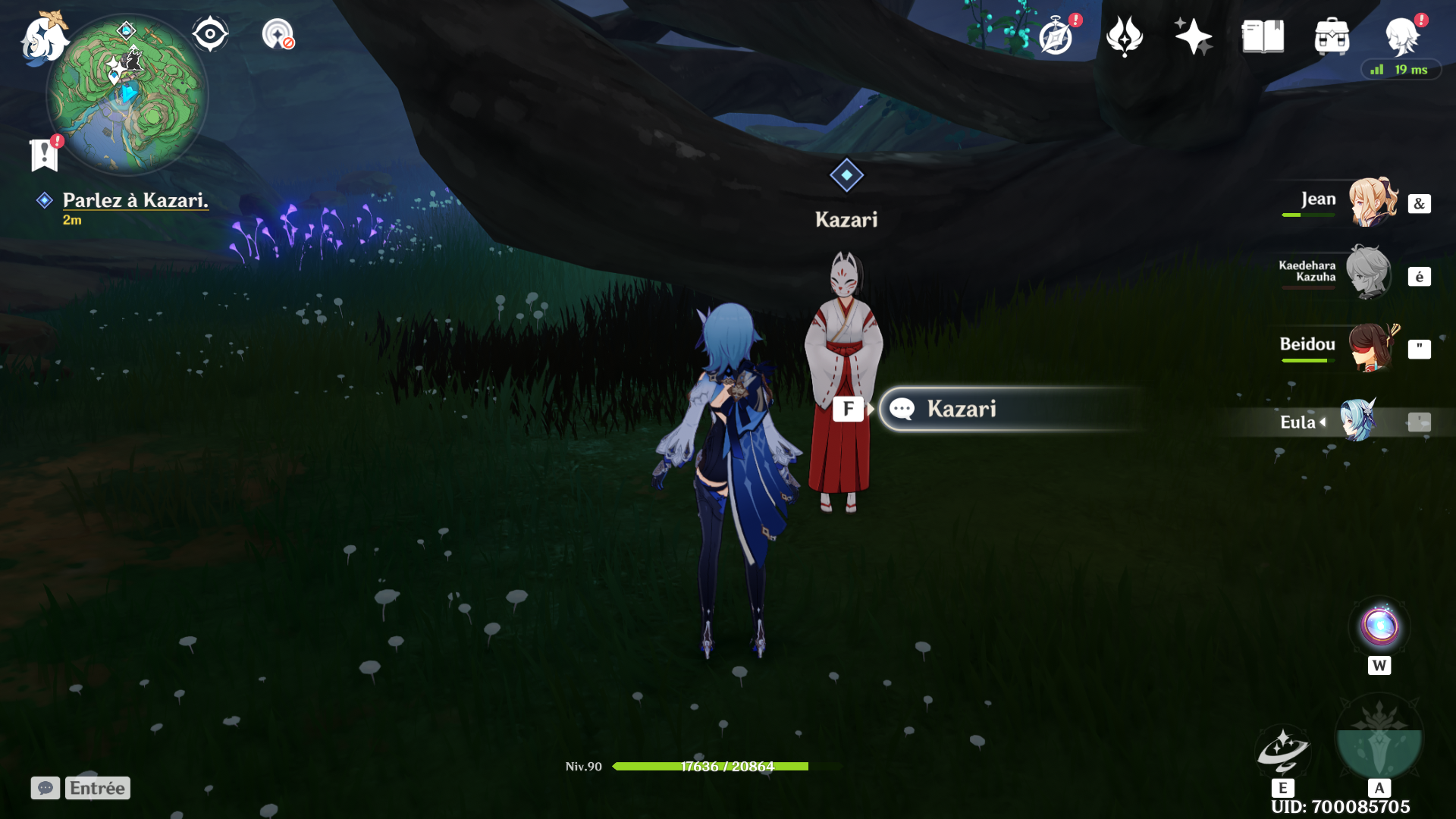Open the events compass icon
The image size is (1456, 819).
(x=1056, y=36)
